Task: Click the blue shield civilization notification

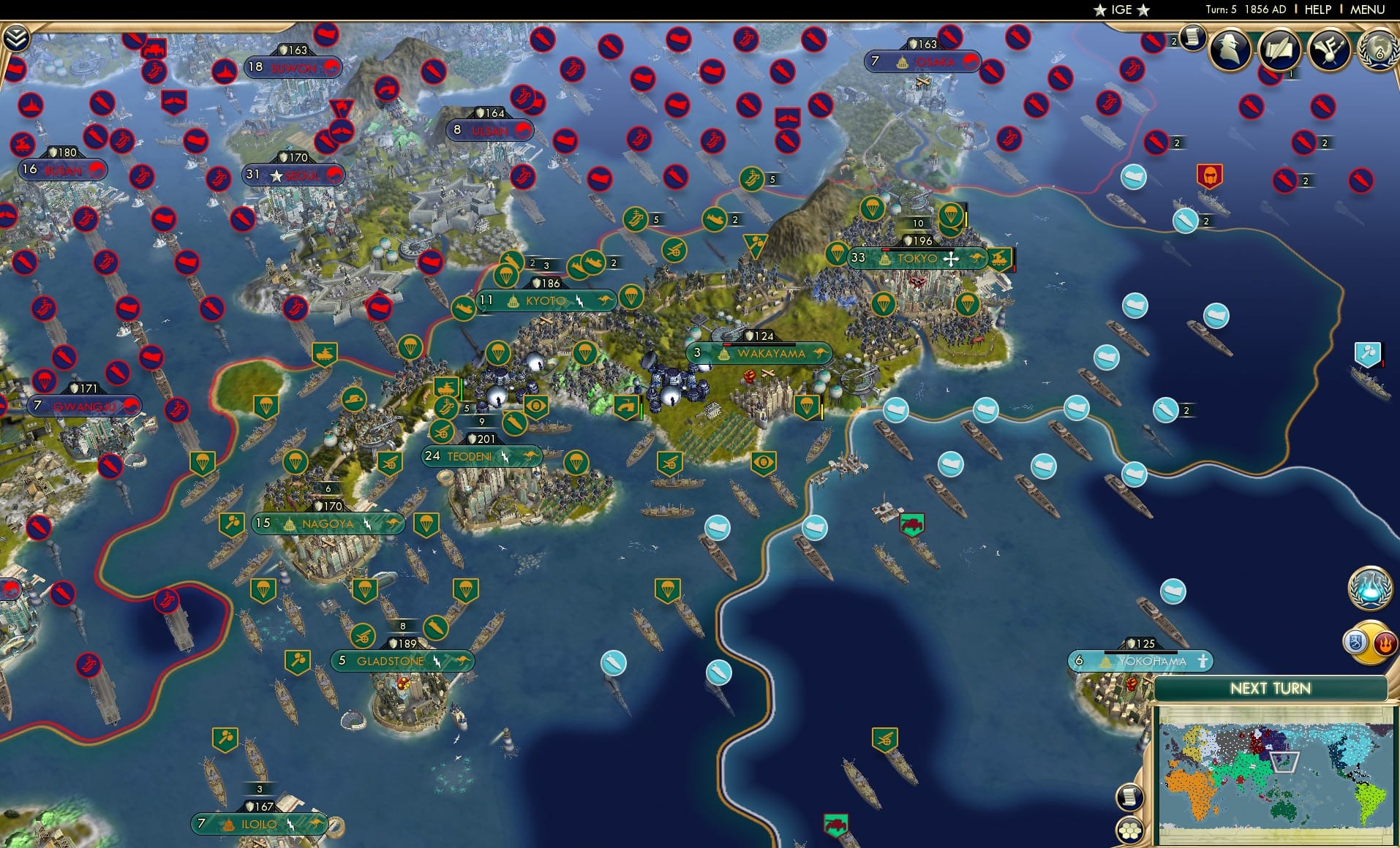Action: pyautogui.click(x=1355, y=642)
